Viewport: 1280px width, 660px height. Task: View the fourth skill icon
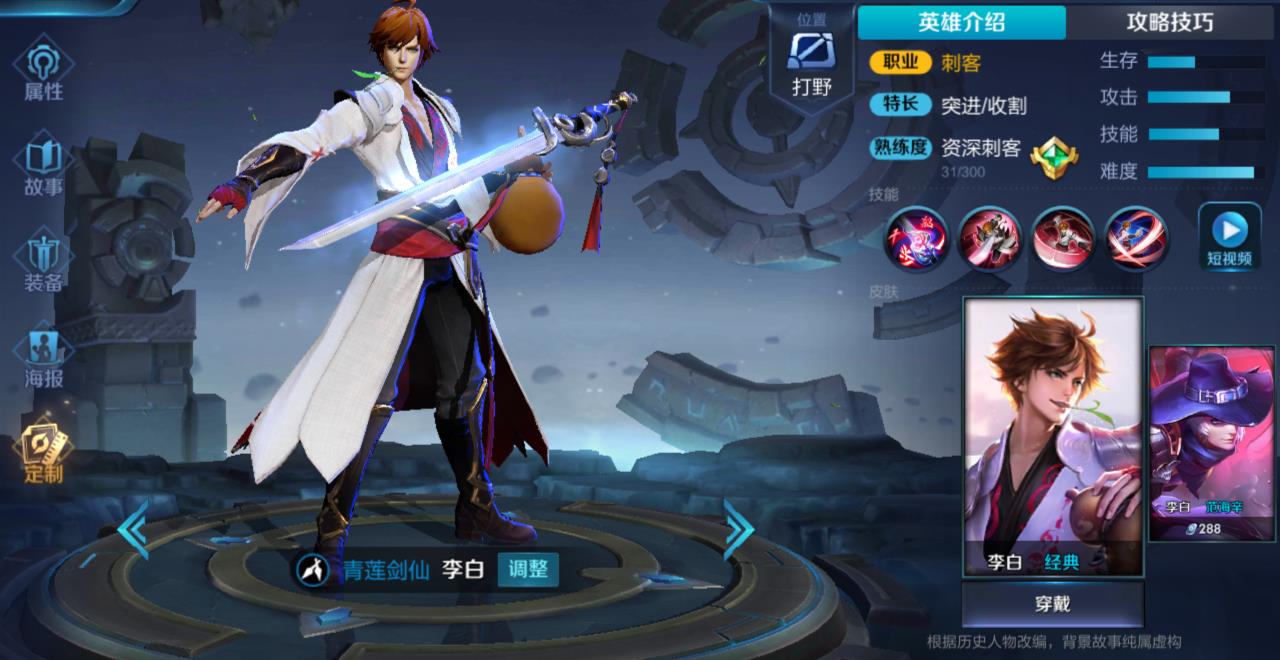(1135, 238)
